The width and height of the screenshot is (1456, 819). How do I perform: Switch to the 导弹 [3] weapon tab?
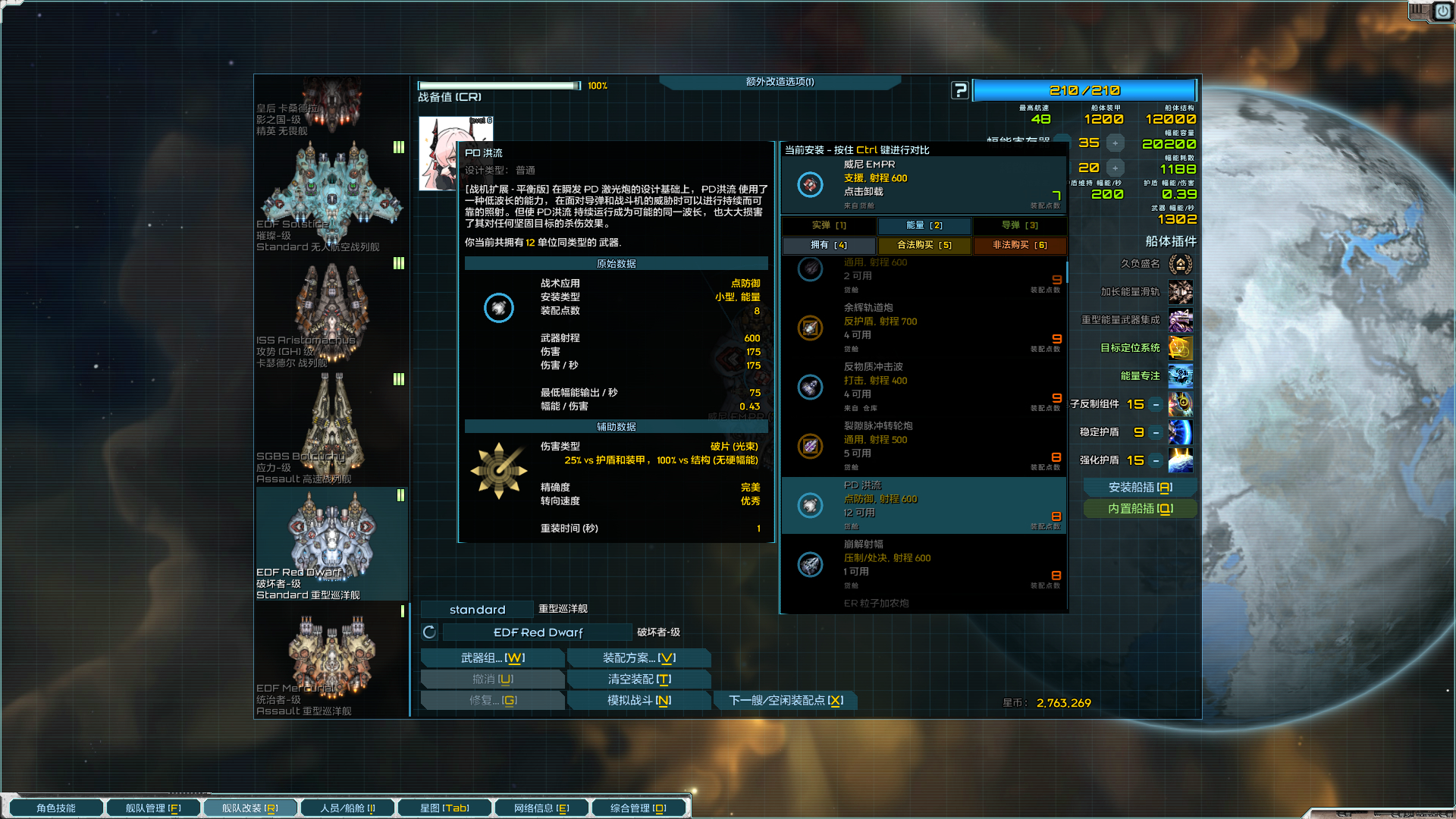click(x=1018, y=225)
